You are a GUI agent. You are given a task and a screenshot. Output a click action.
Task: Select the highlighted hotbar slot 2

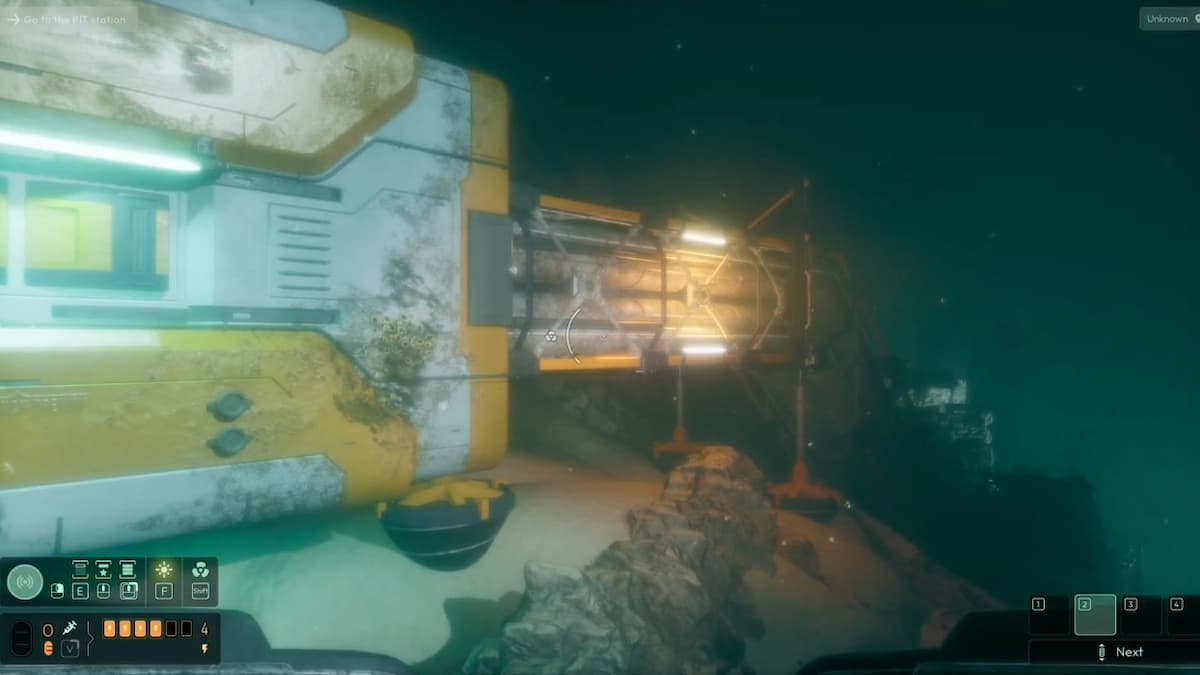pyautogui.click(x=1094, y=615)
